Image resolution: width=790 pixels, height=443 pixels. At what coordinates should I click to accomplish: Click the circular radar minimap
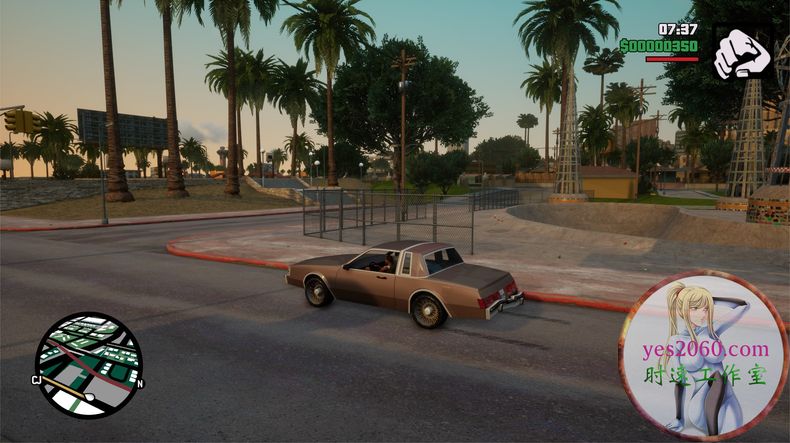(x=88, y=365)
